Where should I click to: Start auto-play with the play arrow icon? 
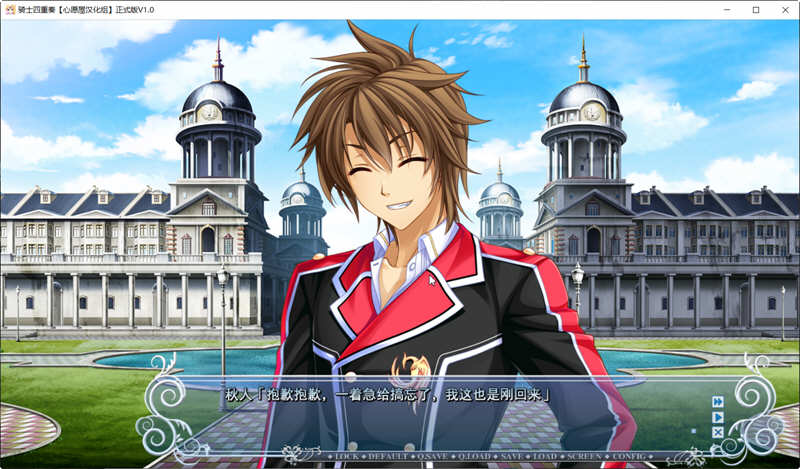pos(717,417)
